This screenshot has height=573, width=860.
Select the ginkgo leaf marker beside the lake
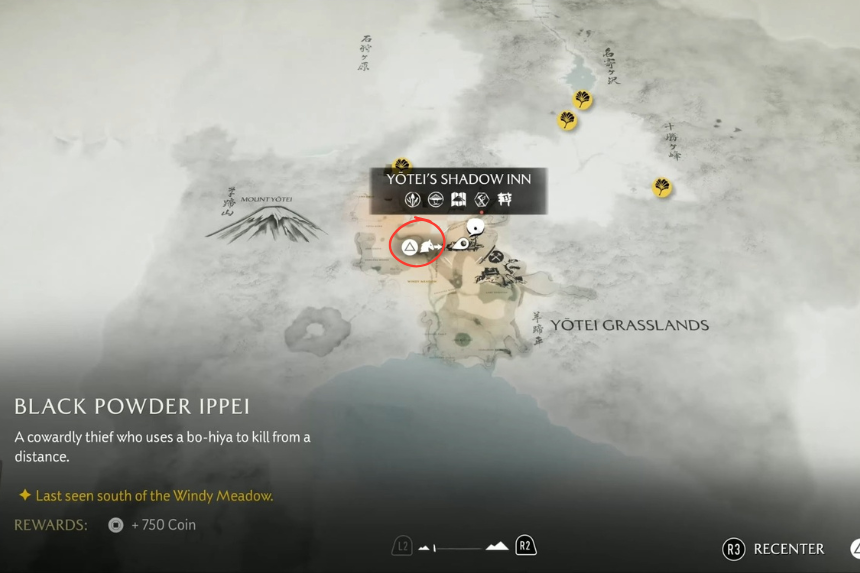tap(582, 99)
